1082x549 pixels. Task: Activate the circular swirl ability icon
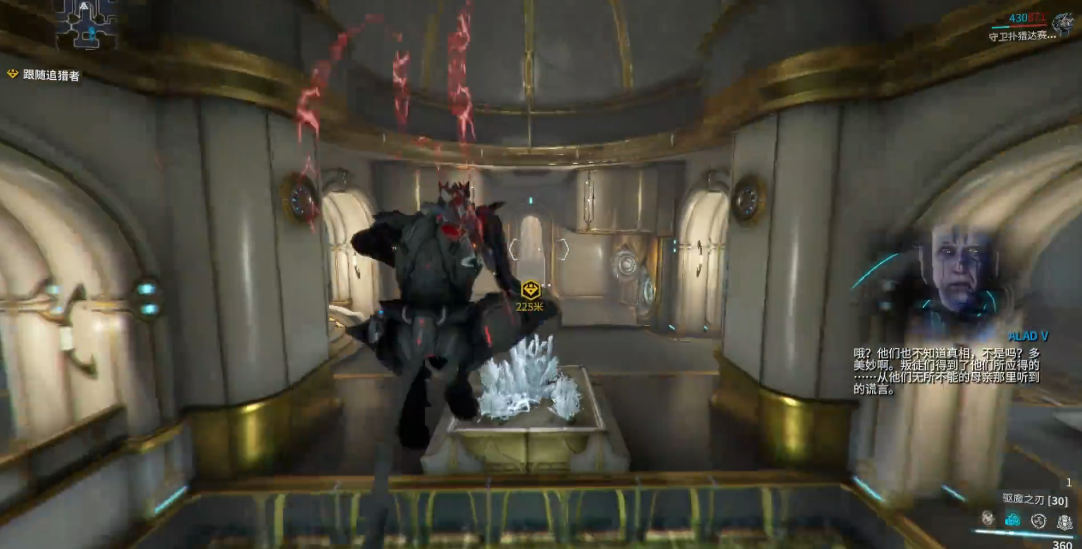(1038, 519)
